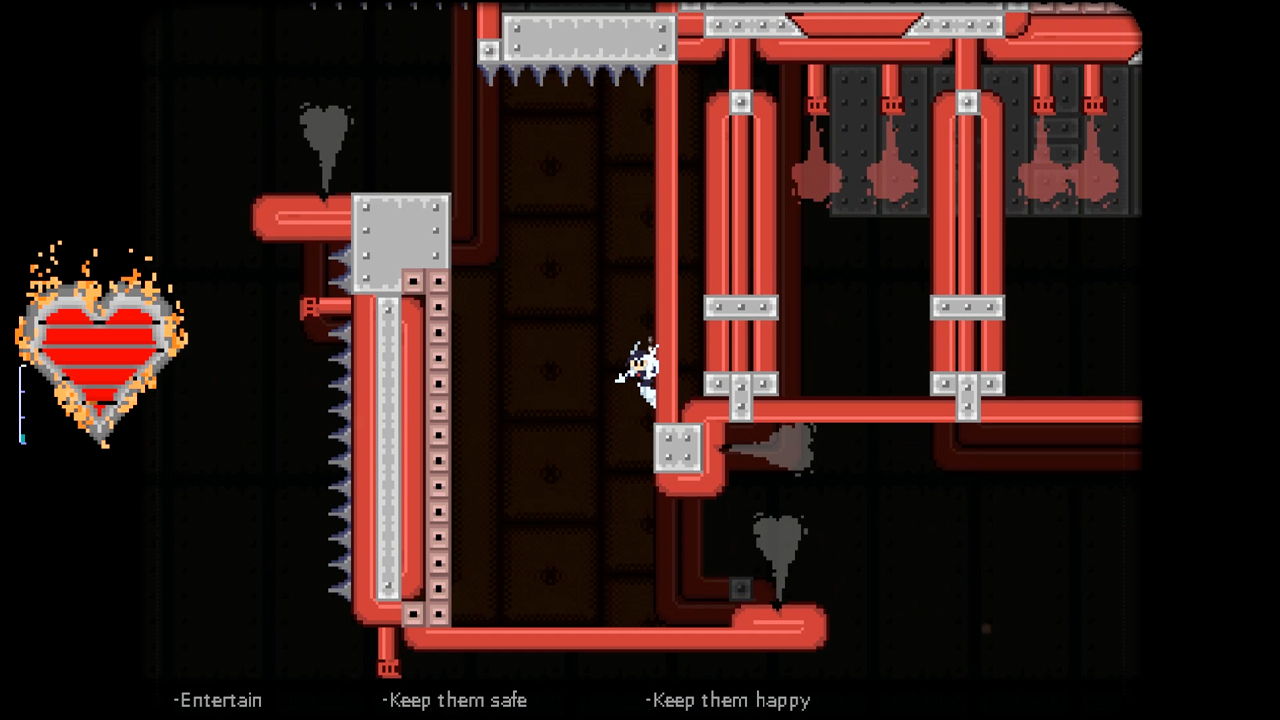
Task: Choose the Keep them safe option
Action: tap(455, 700)
